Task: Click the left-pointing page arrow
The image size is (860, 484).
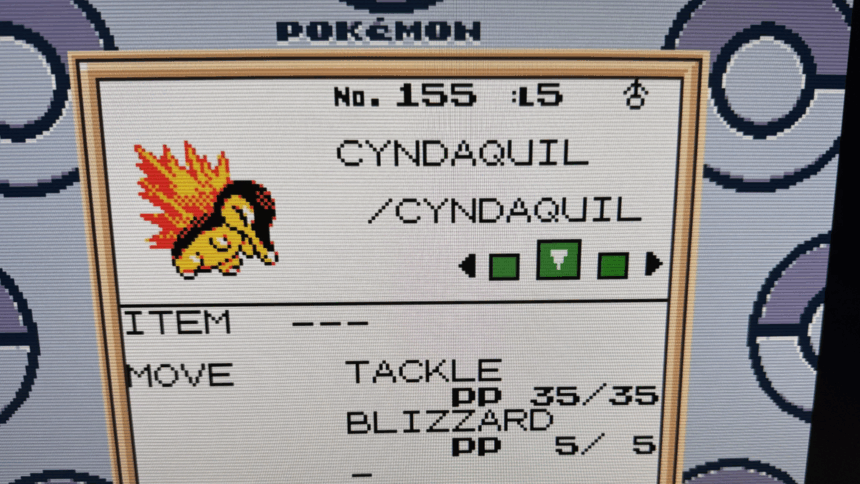Action: click(x=467, y=266)
